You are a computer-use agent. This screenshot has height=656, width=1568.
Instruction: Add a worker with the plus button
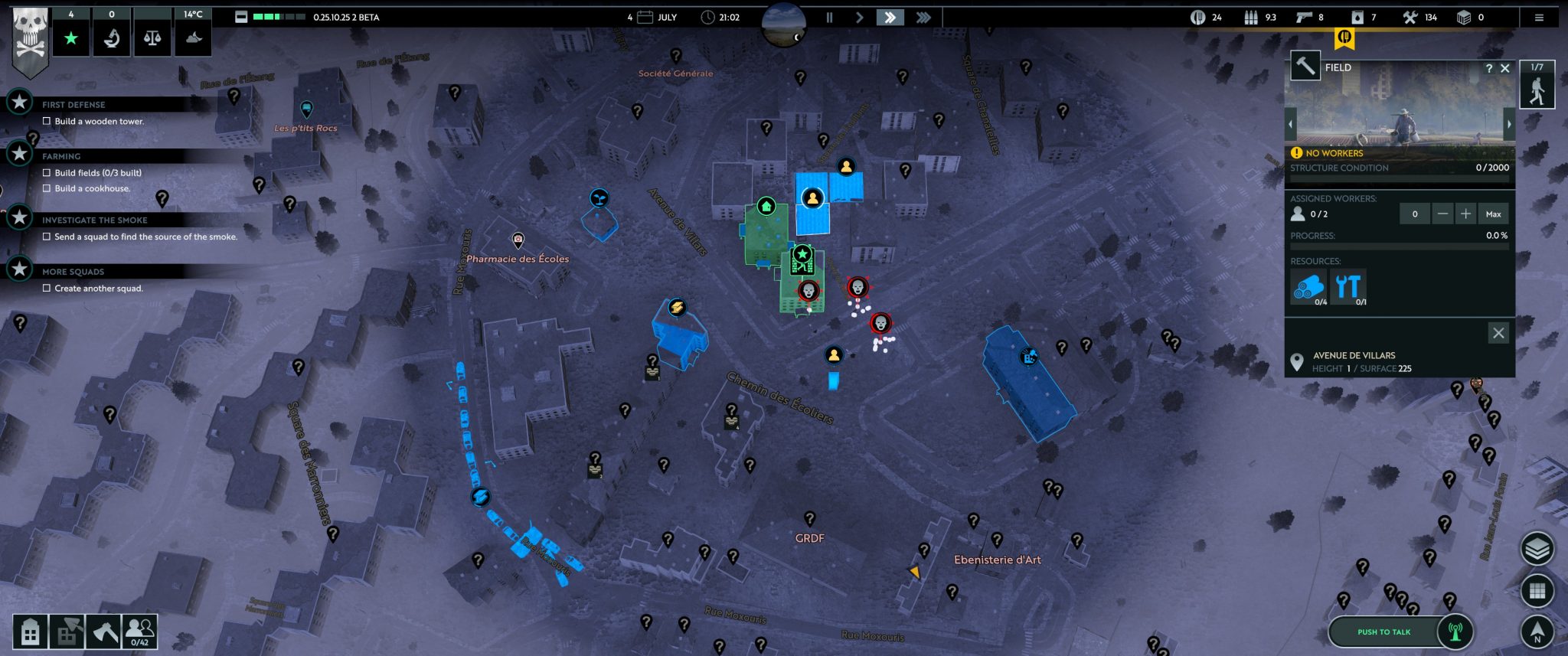pyautogui.click(x=1465, y=214)
